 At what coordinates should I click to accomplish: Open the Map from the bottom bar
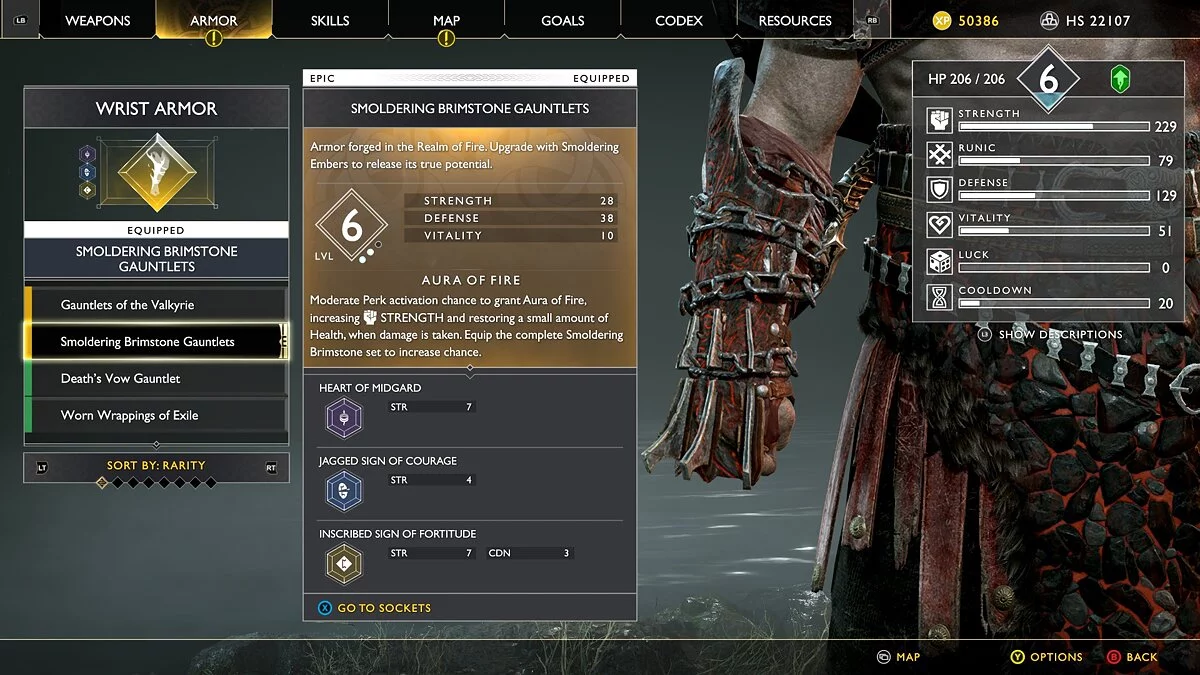[x=898, y=657]
